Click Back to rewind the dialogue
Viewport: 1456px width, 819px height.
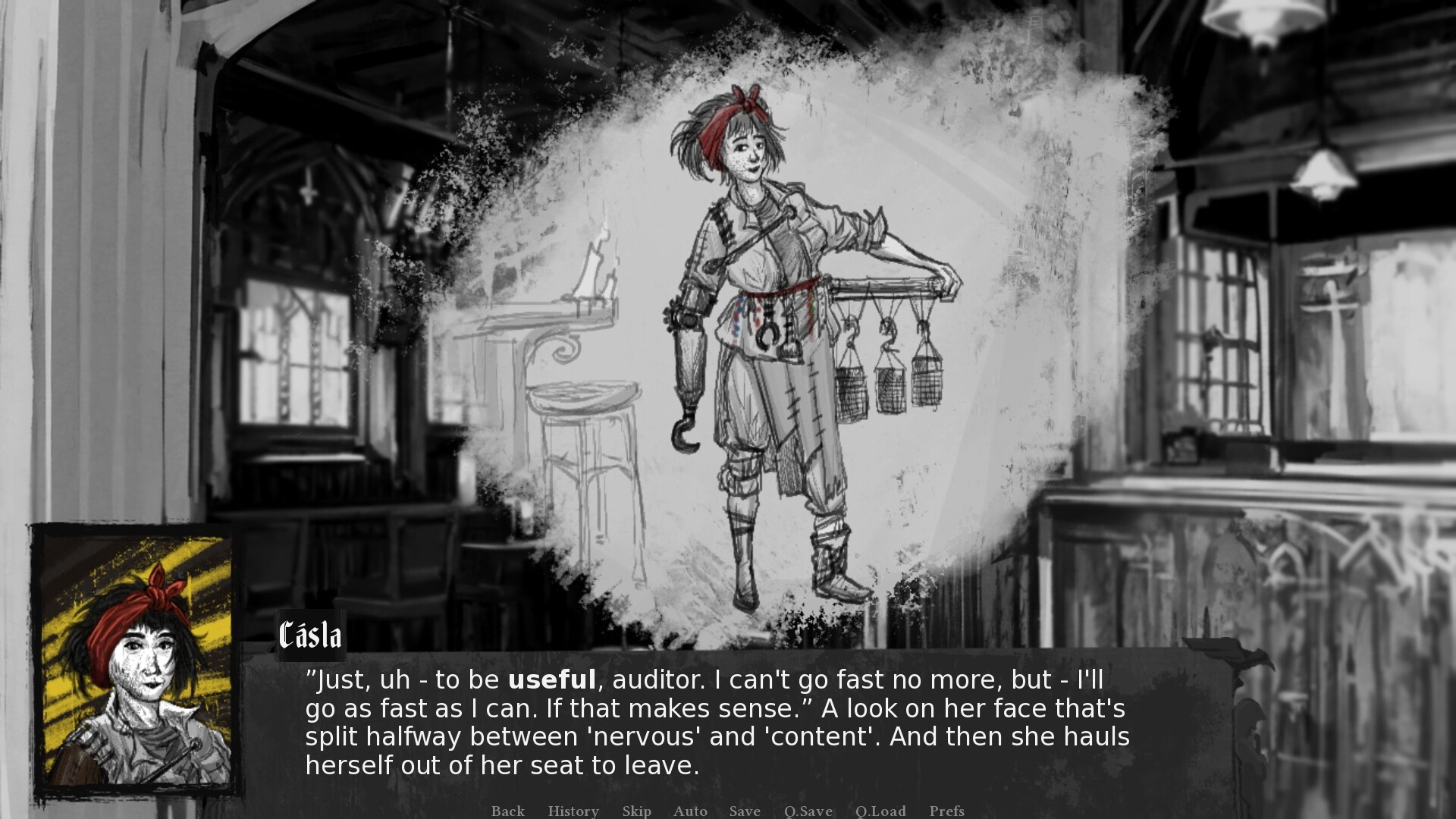coord(507,811)
